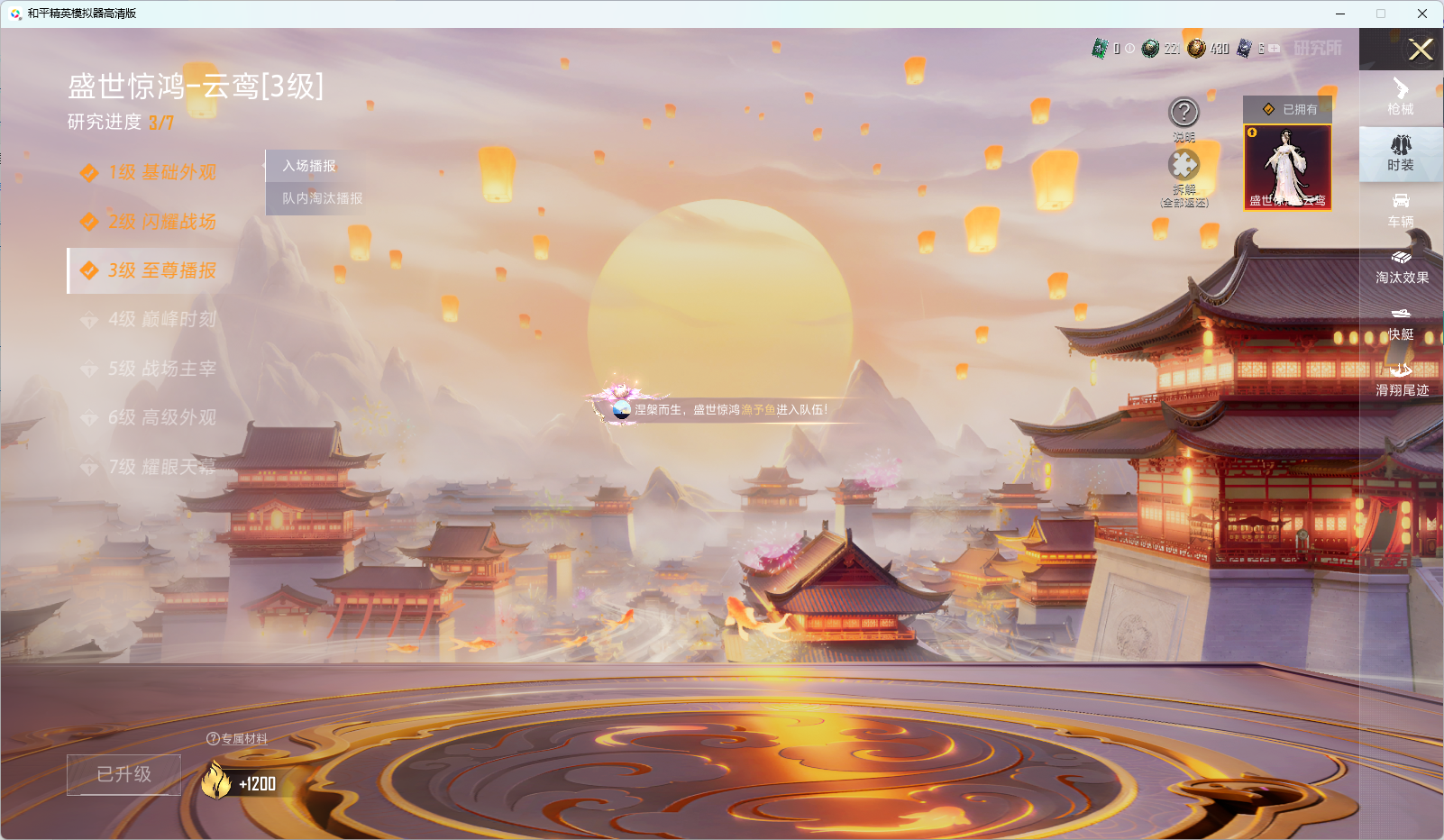This screenshot has width=1444, height=840.
Task: Click the 已升级 upgraded button
Action: [123, 774]
